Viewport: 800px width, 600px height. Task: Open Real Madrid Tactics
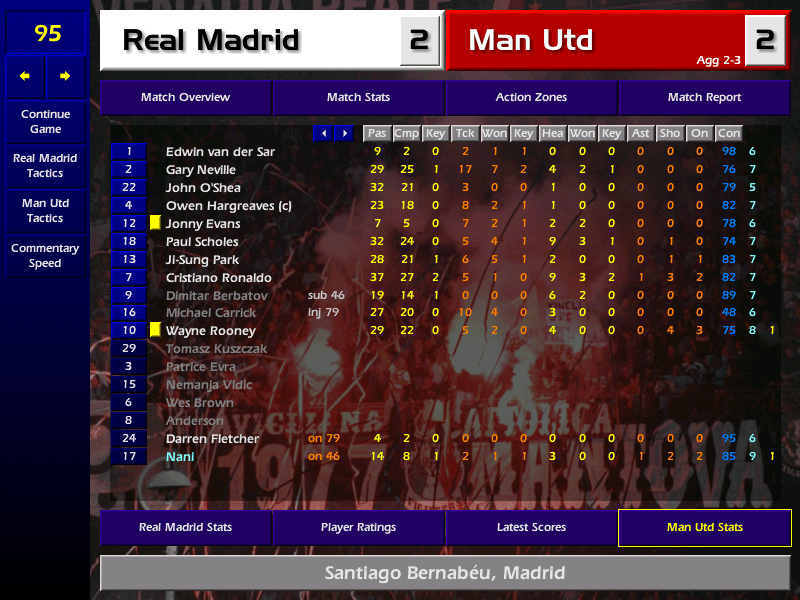click(45, 166)
